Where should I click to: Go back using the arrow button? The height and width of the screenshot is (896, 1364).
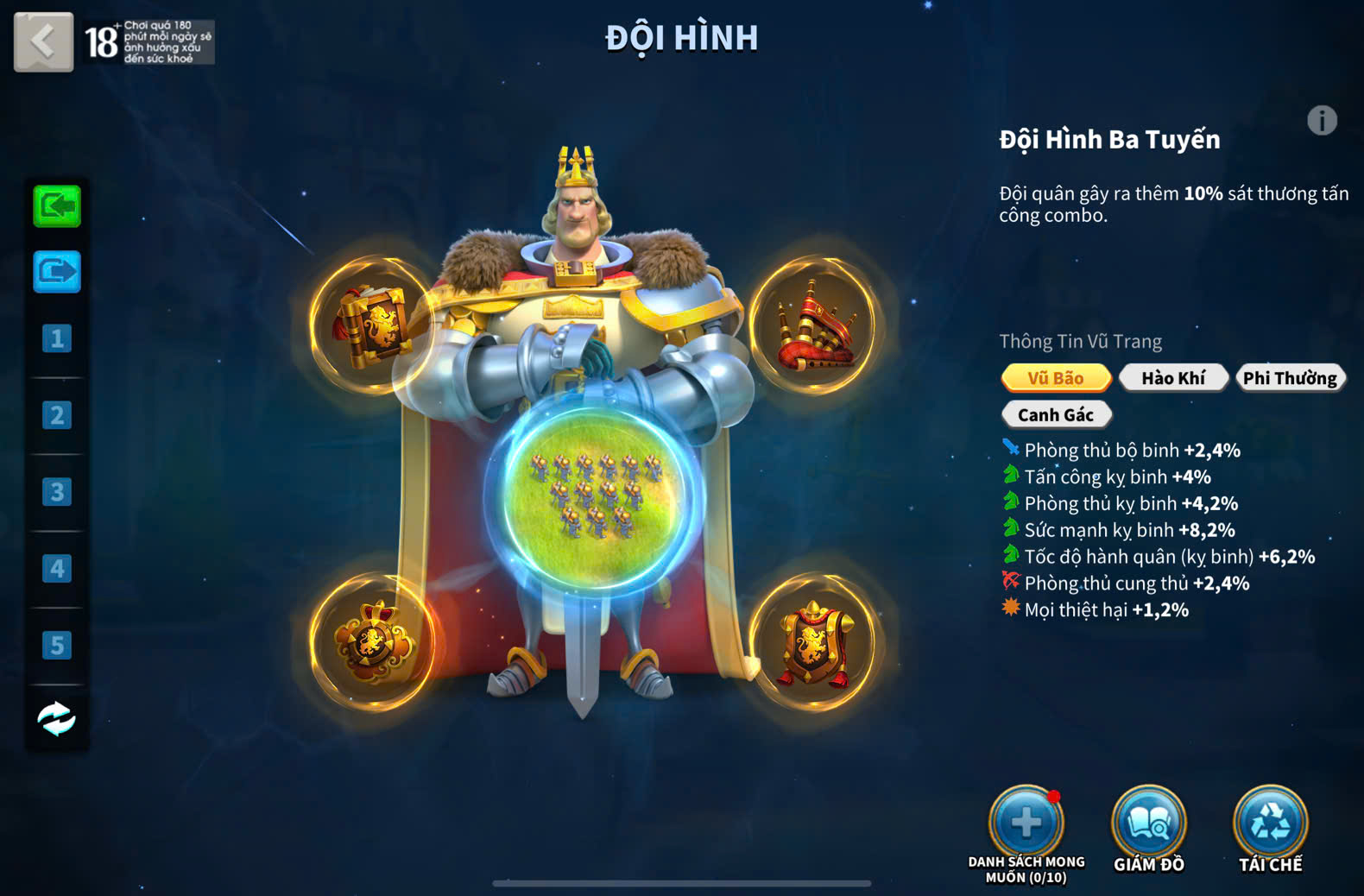coord(43,41)
